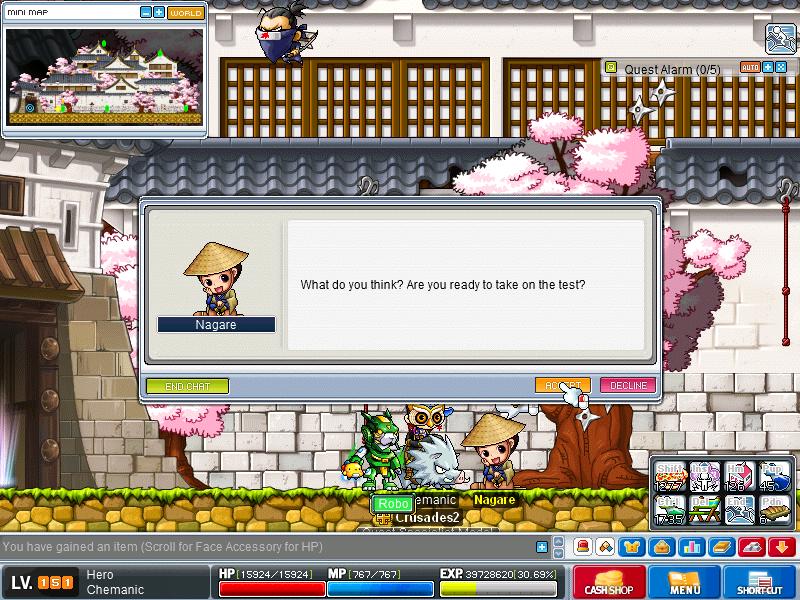End chat with Nagare
Screen dimensions: 800x600
[187, 385]
